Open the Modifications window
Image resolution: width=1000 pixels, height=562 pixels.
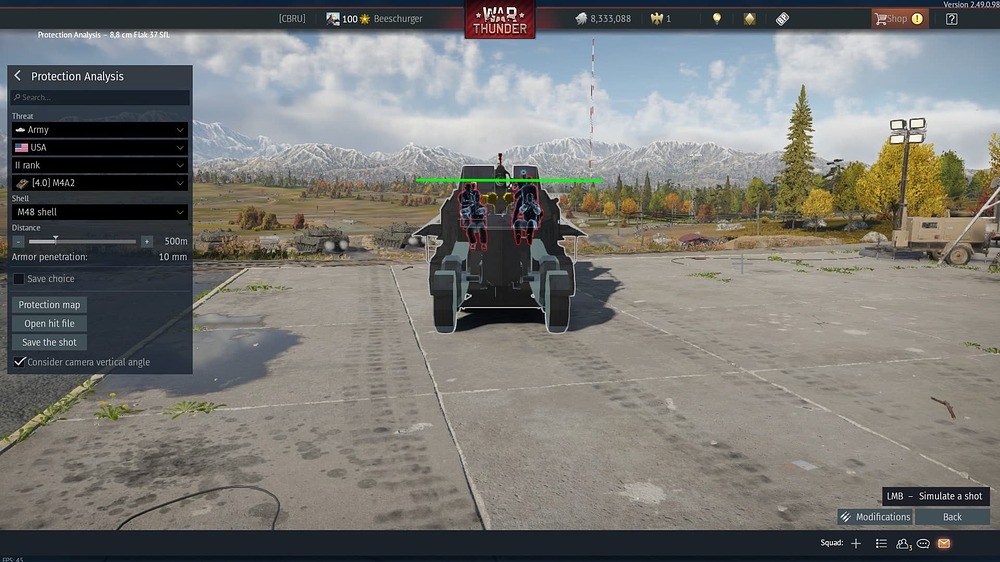875,517
